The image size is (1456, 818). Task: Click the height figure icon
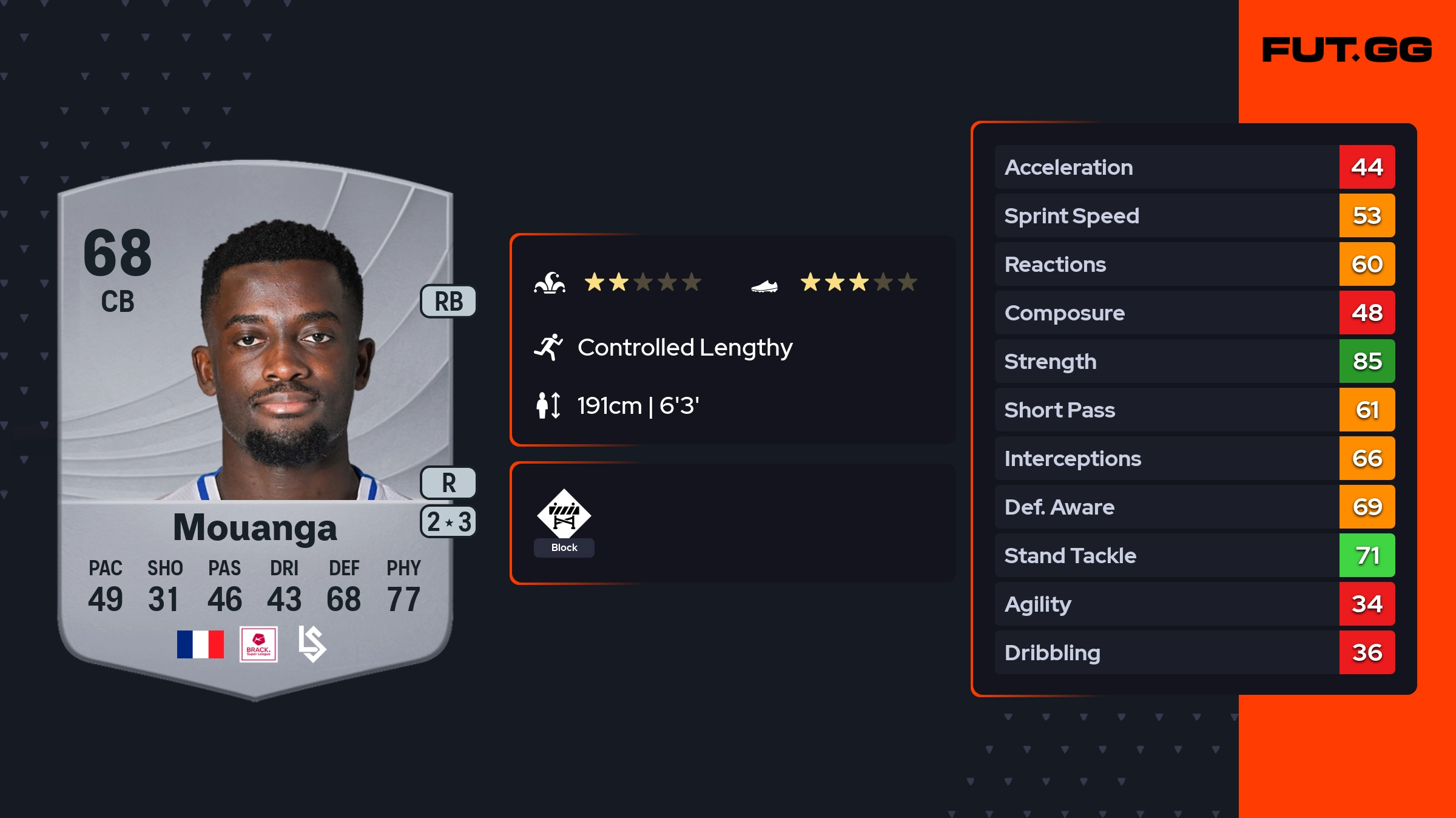[x=548, y=405]
